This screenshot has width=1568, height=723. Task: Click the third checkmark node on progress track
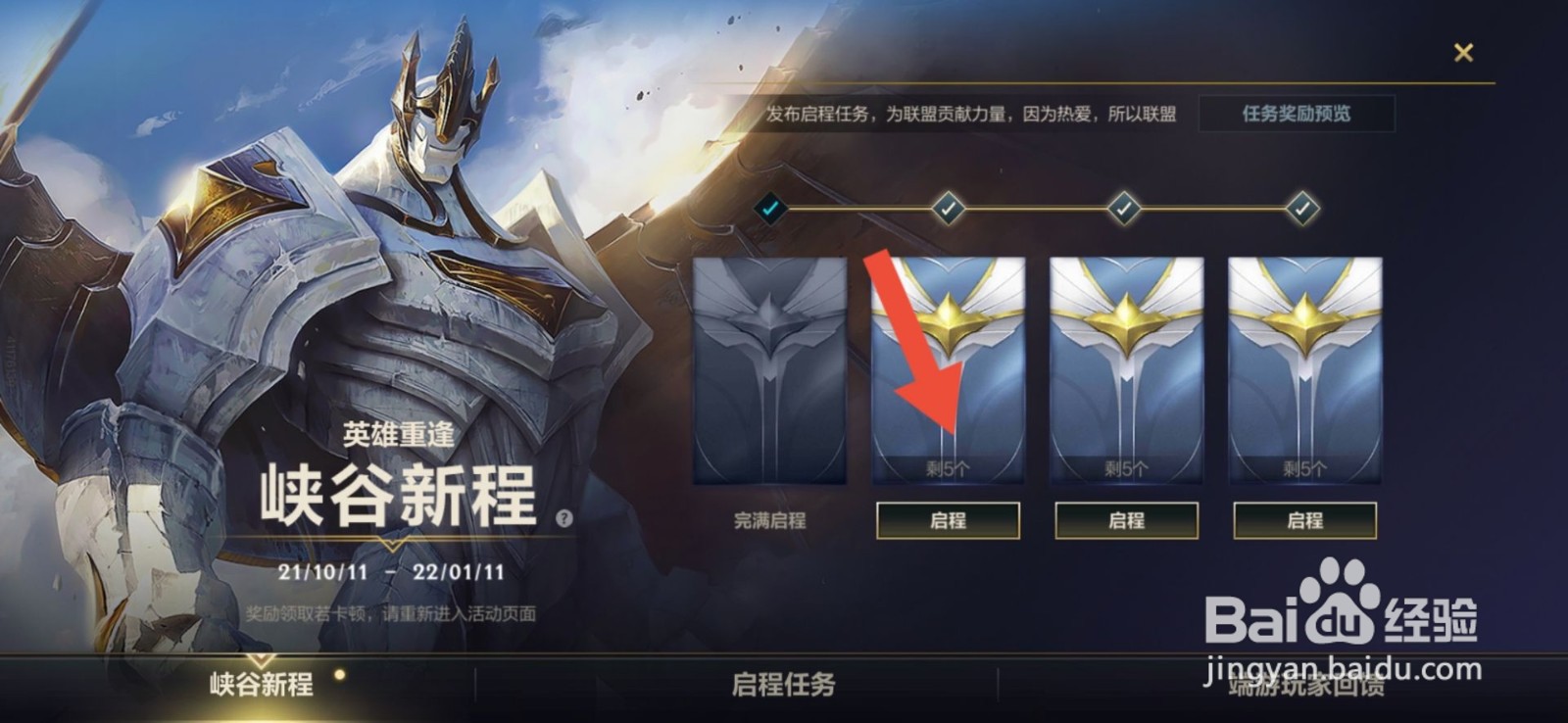(x=1123, y=207)
